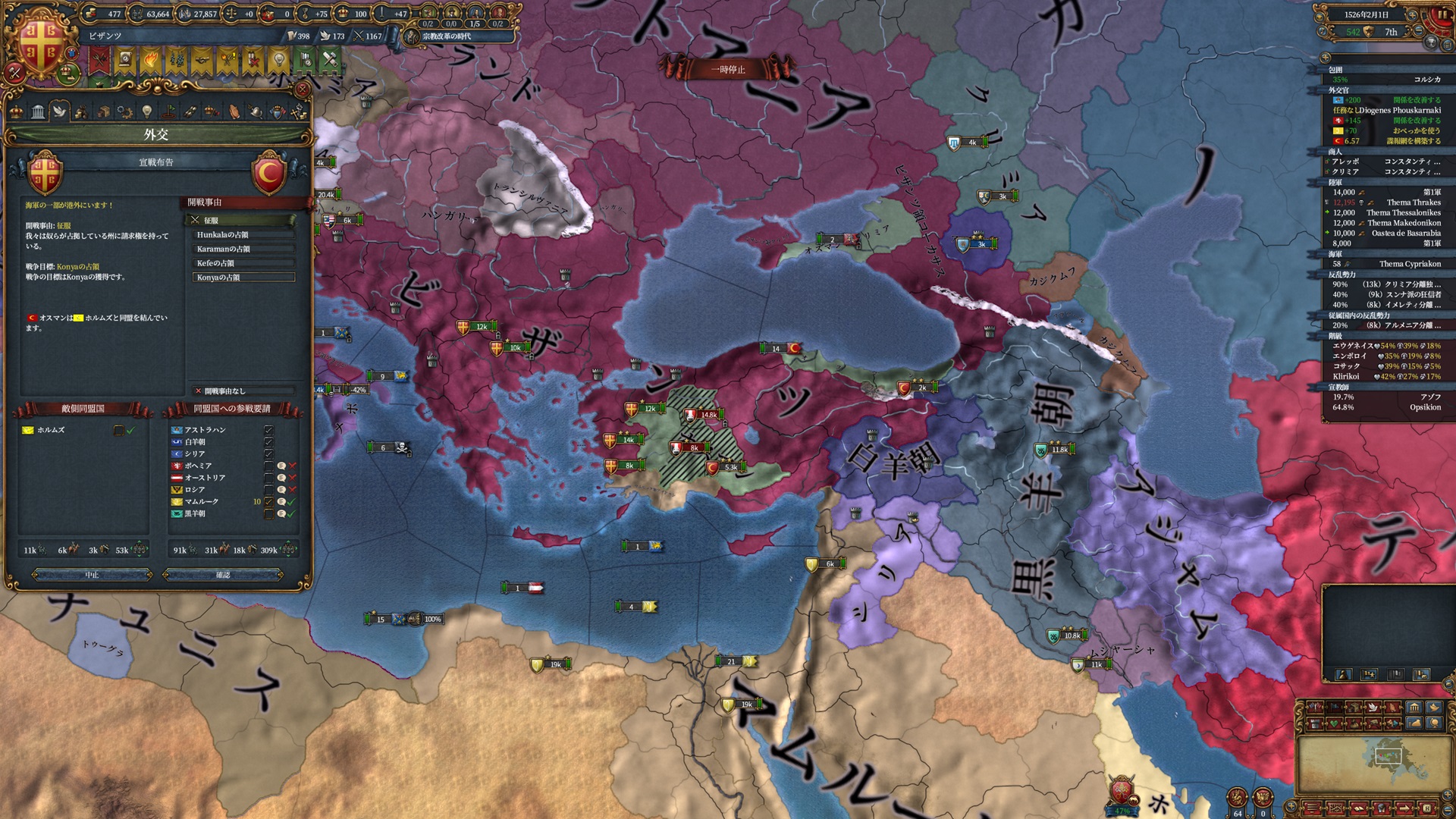Click the military helmet panel icon
This screenshot has width=1456, height=819.
(256, 111)
